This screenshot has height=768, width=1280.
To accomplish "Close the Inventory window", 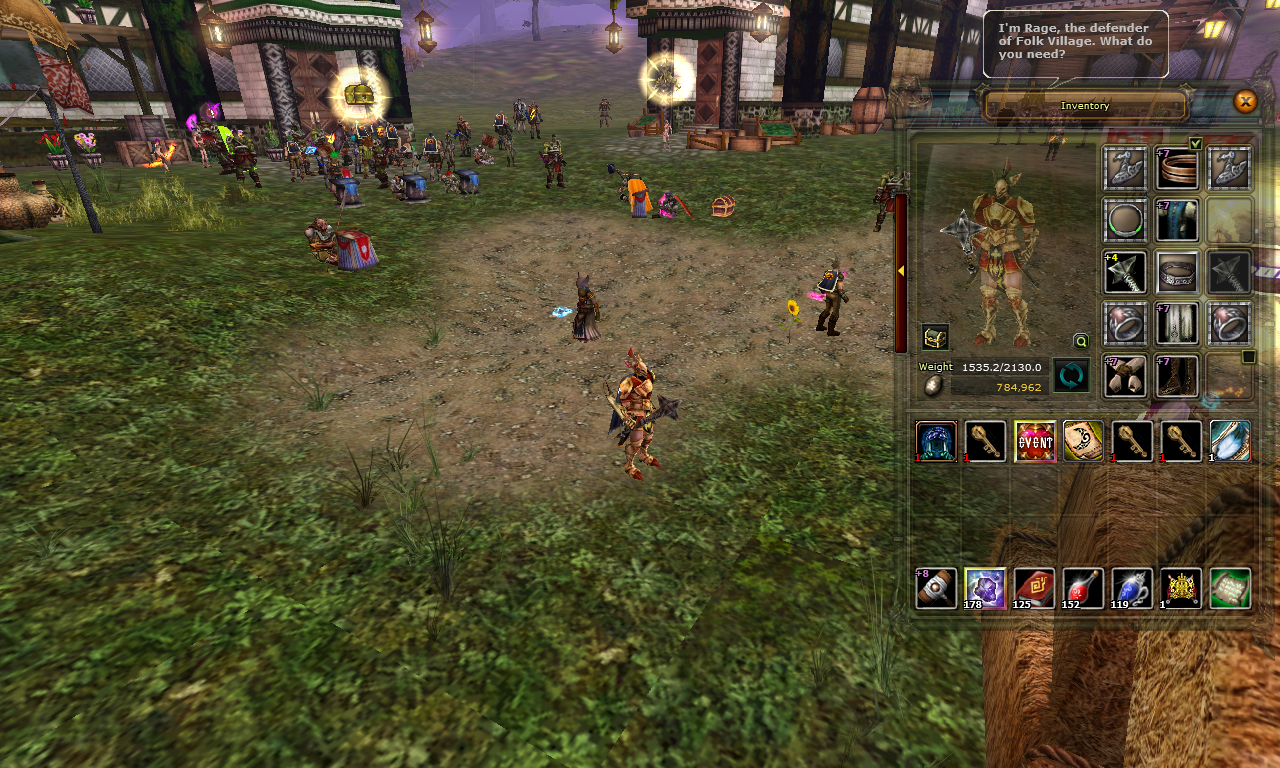I will [1245, 101].
